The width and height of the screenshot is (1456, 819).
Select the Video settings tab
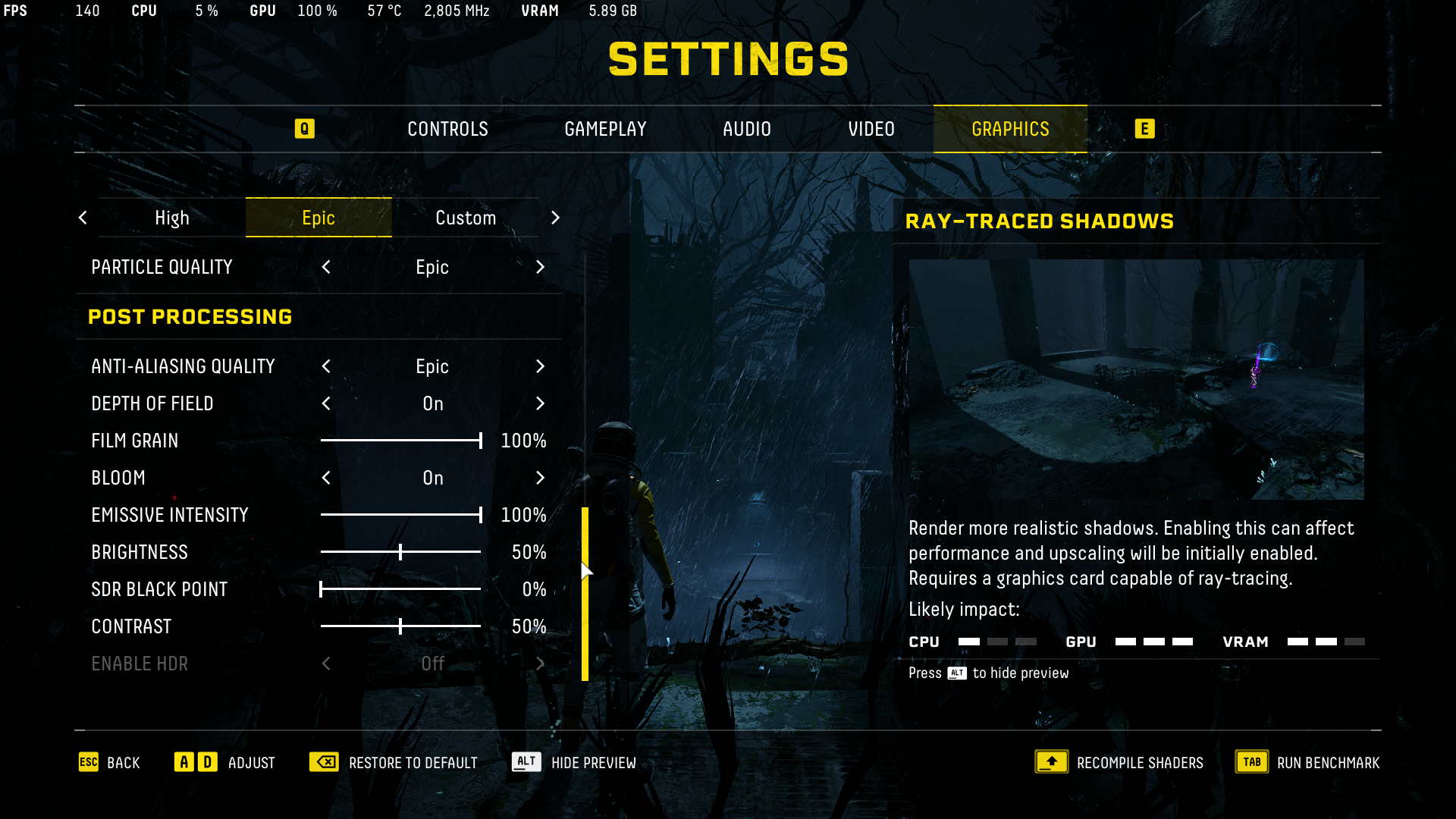(871, 129)
